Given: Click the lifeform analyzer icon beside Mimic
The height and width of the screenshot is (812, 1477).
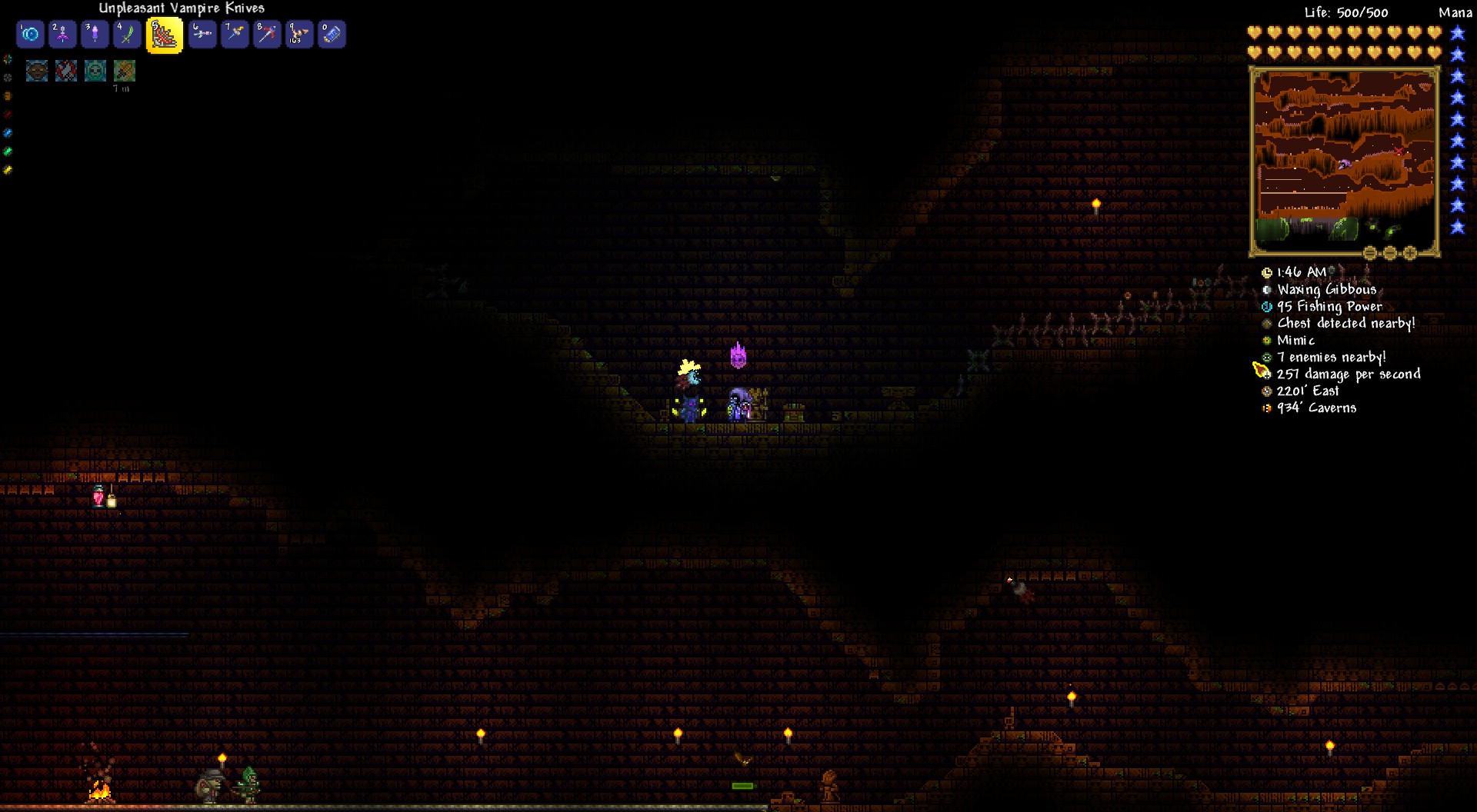Looking at the screenshot, I should coord(1266,340).
